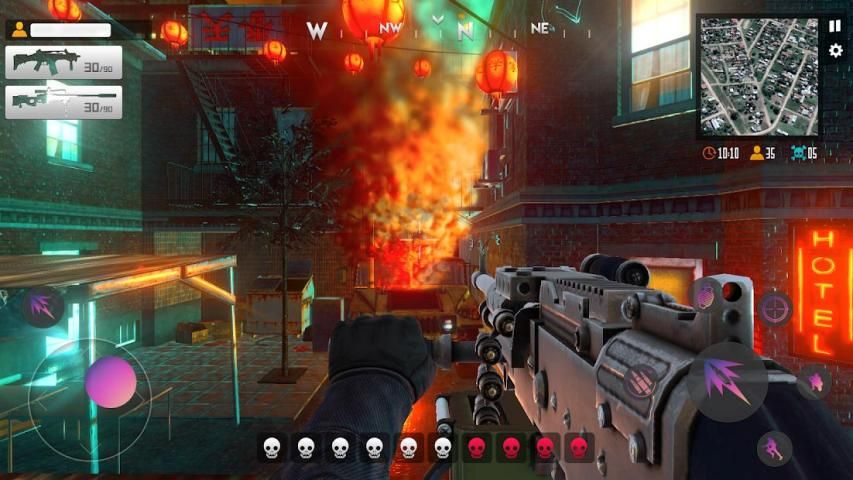The height and width of the screenshot is (480, 853).
Task: Tap the small left-side fire button
Action: coord(42,305)
